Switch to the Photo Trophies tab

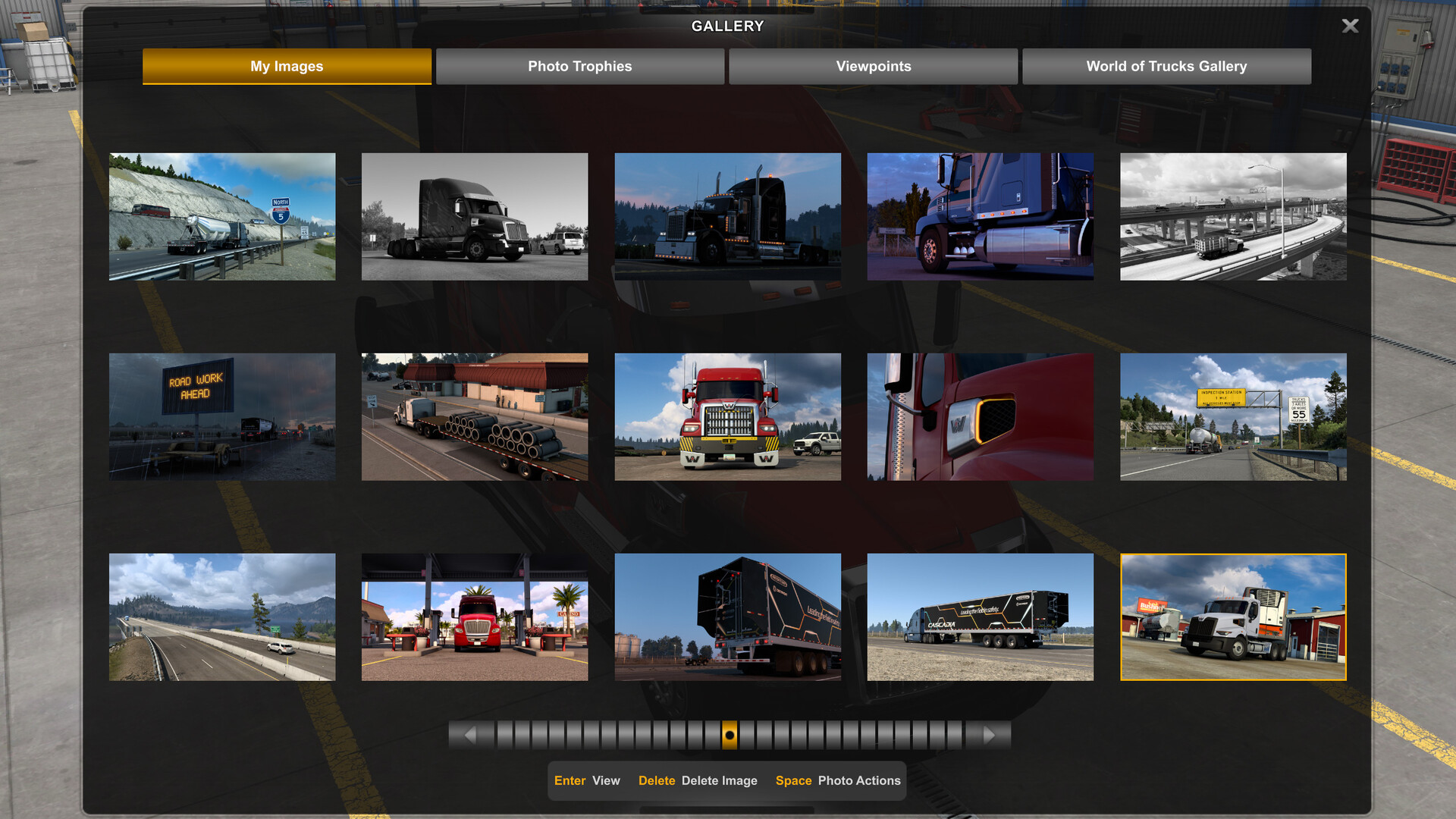pos(579,66)
